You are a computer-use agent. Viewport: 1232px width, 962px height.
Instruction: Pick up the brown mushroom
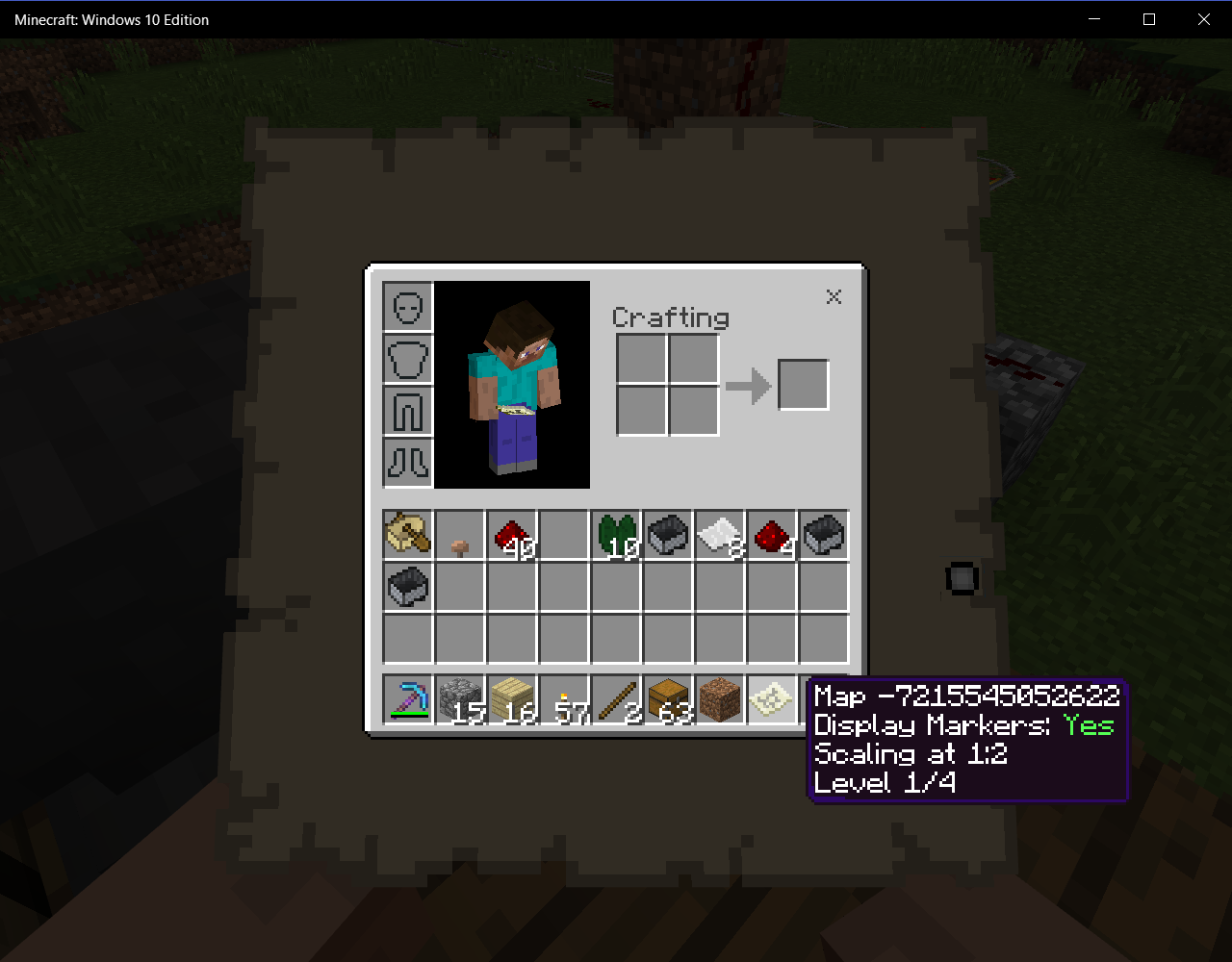[460, 536]
